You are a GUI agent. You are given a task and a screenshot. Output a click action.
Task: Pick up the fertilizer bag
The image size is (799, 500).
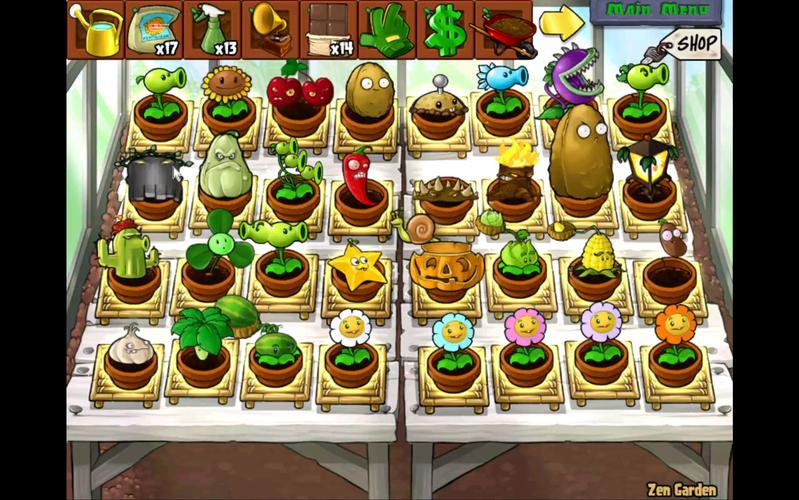pyautogui.click(x=154, y=30)
